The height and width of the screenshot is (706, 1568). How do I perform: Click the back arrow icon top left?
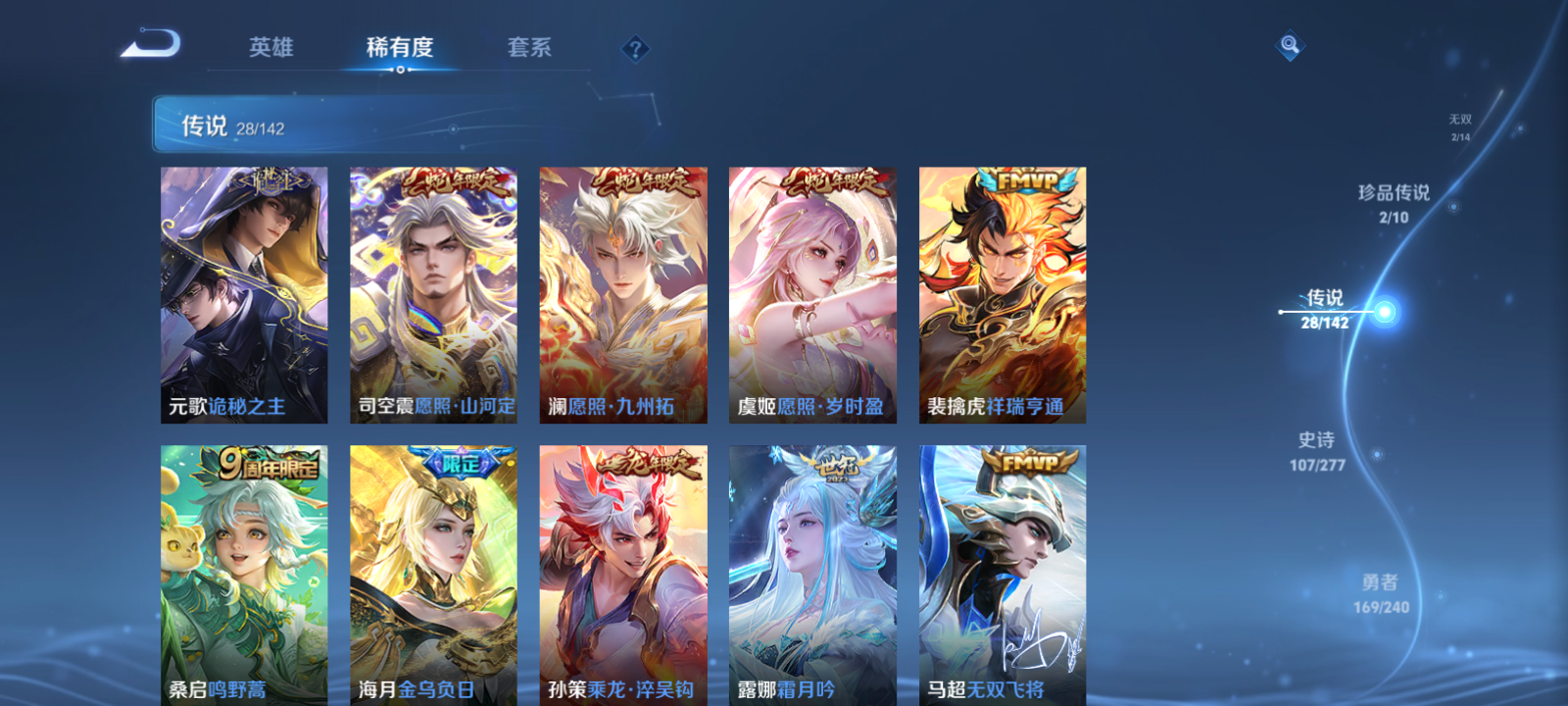pos(152,44)
